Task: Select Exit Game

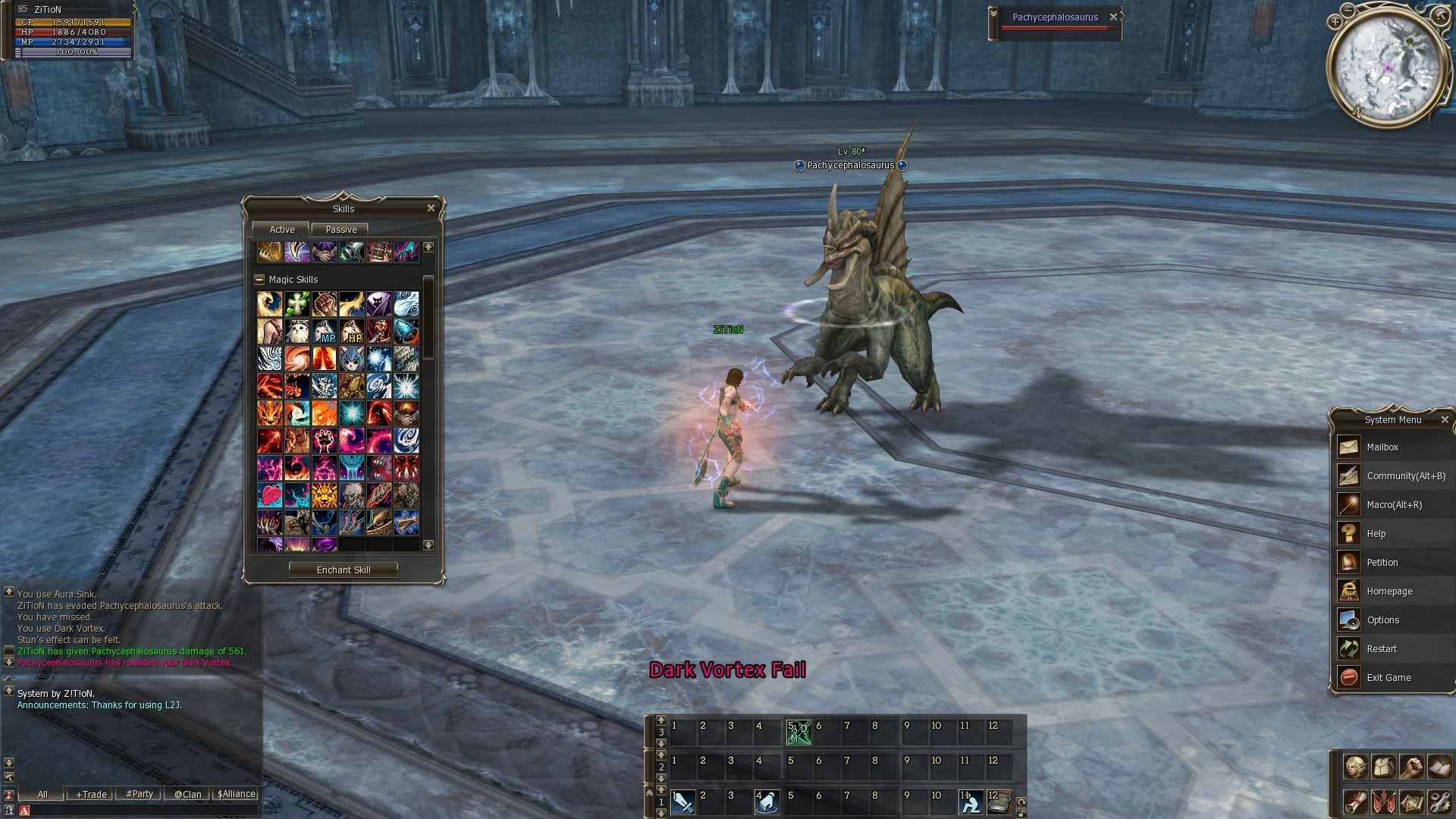Action: click(x=1389, y=678)
